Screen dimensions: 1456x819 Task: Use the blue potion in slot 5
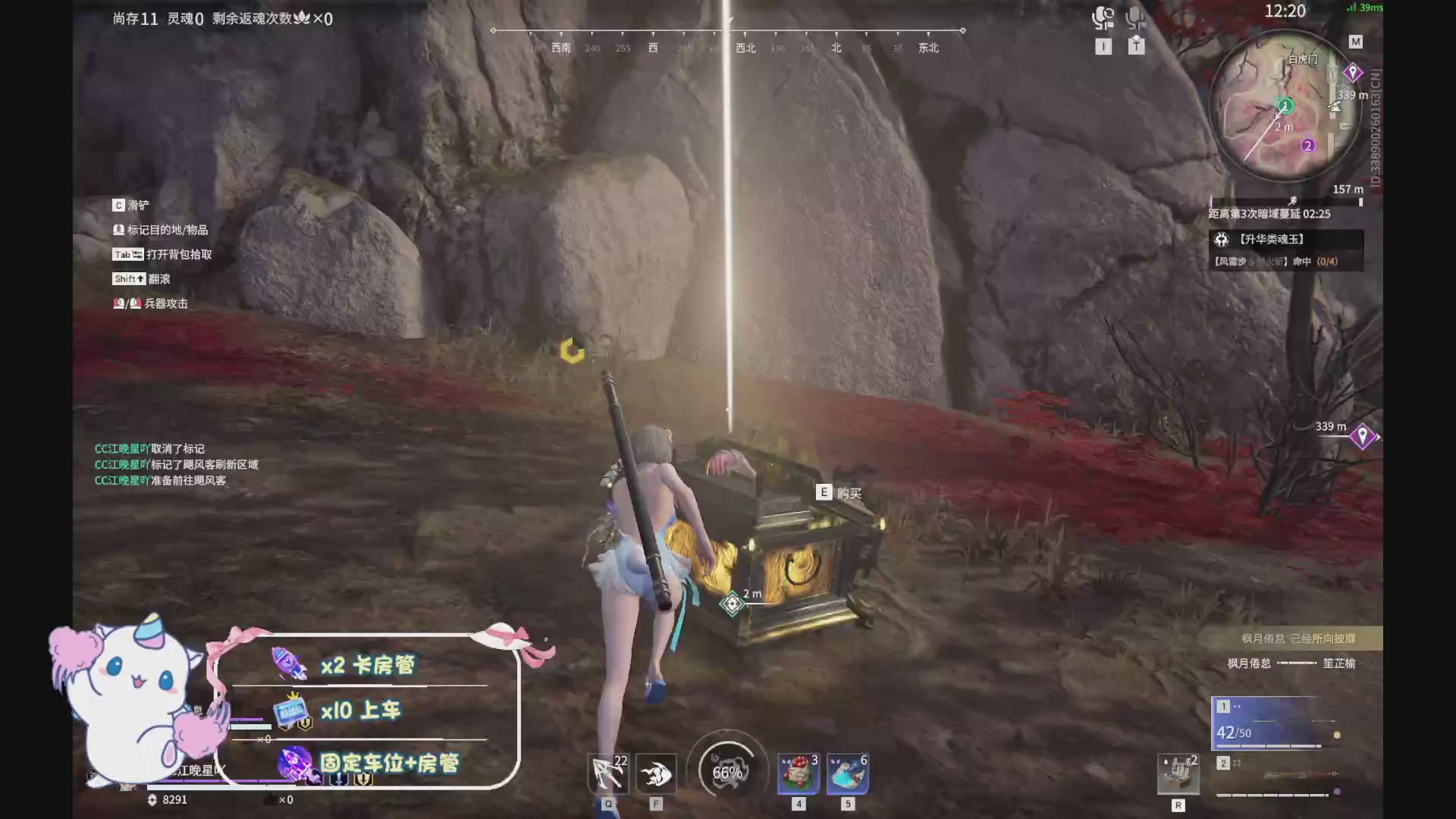point(848,773)
